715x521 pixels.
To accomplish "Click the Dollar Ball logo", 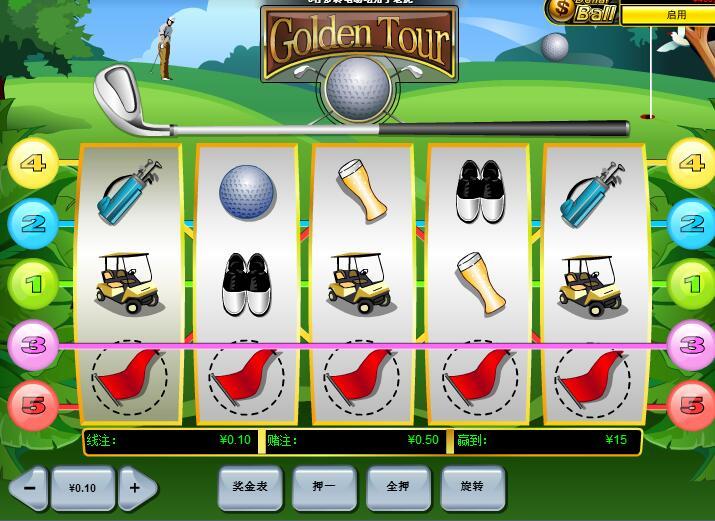I will tap(582, 11).
